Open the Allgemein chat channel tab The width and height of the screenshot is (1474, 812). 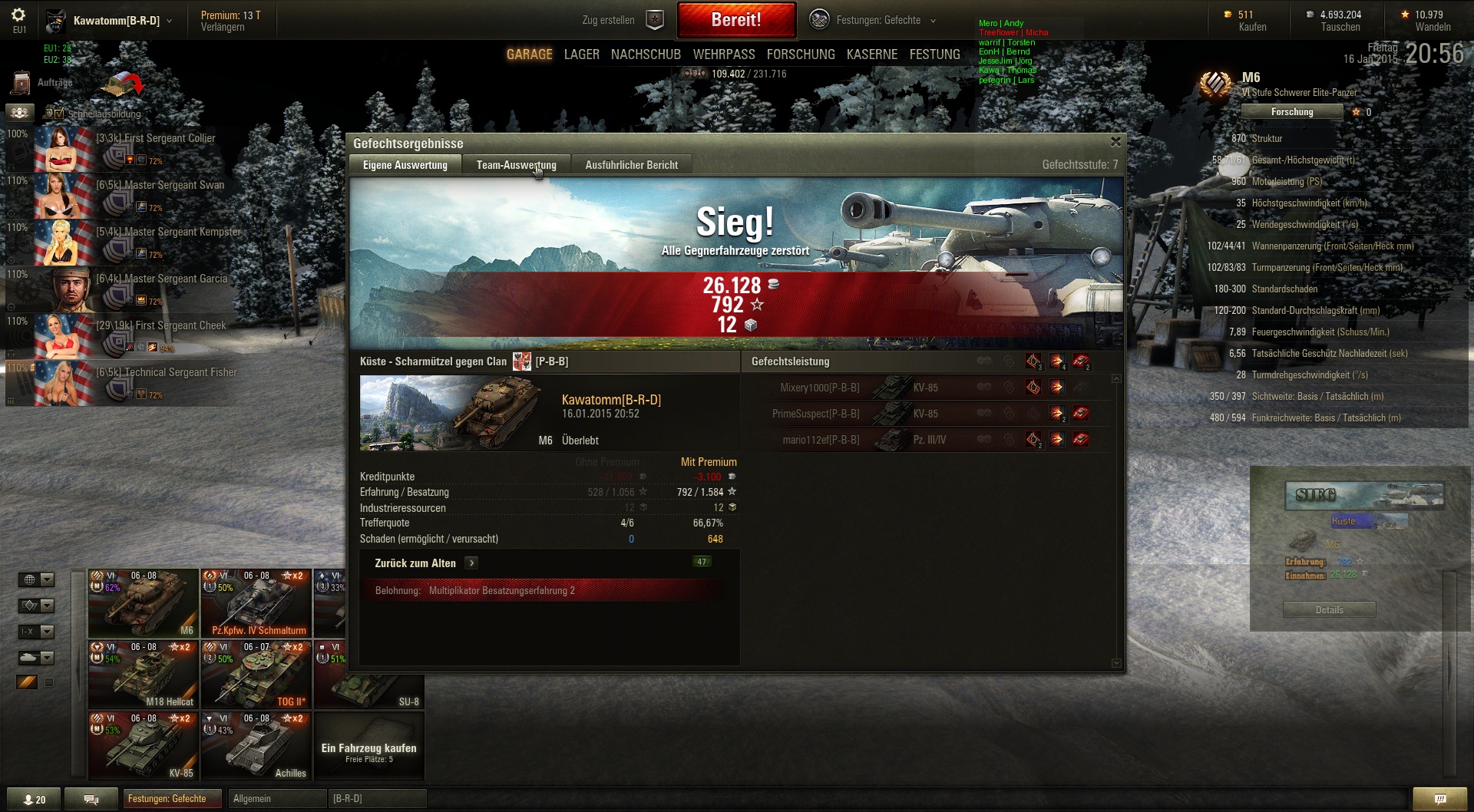coord(276,799)
